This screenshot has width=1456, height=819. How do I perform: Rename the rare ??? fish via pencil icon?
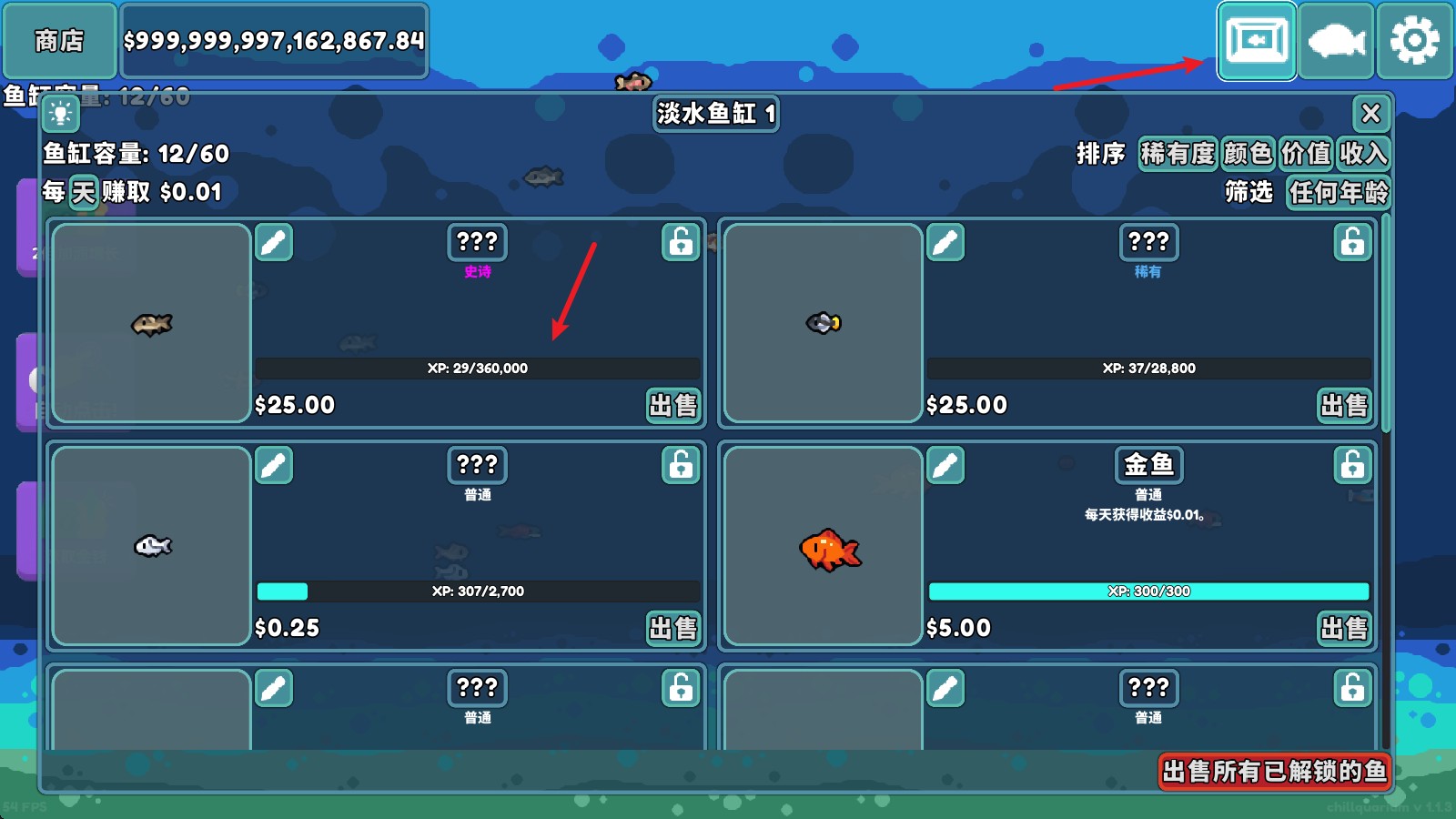click(x=946, y=243)
